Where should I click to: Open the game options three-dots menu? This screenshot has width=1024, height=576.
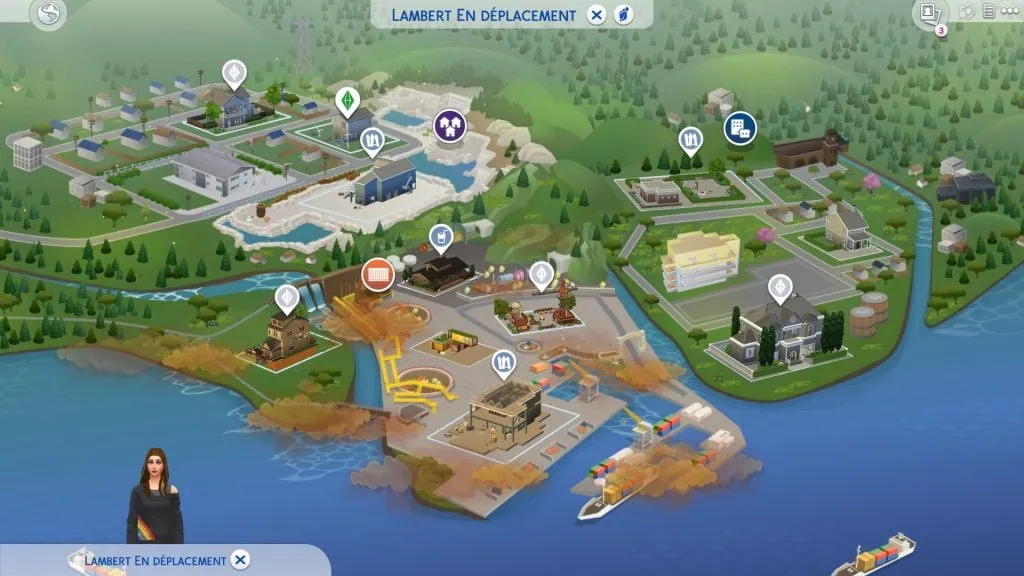1009,12
